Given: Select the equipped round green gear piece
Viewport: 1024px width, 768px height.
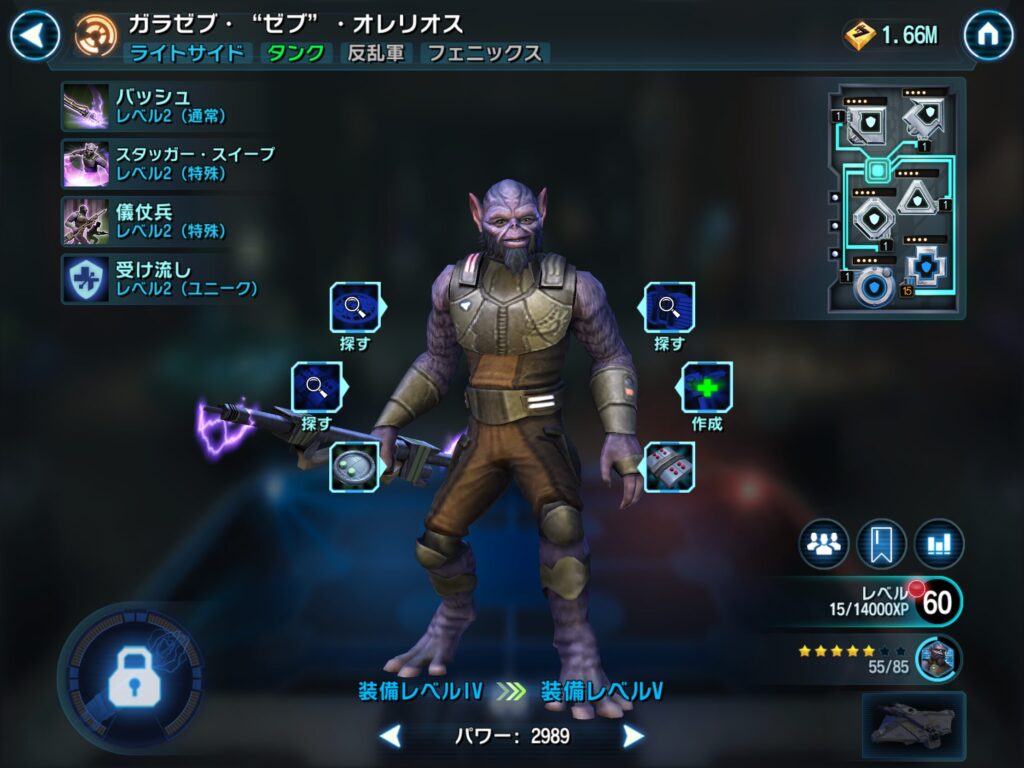Looking at the screenshot, I should [x=355, y=467].
